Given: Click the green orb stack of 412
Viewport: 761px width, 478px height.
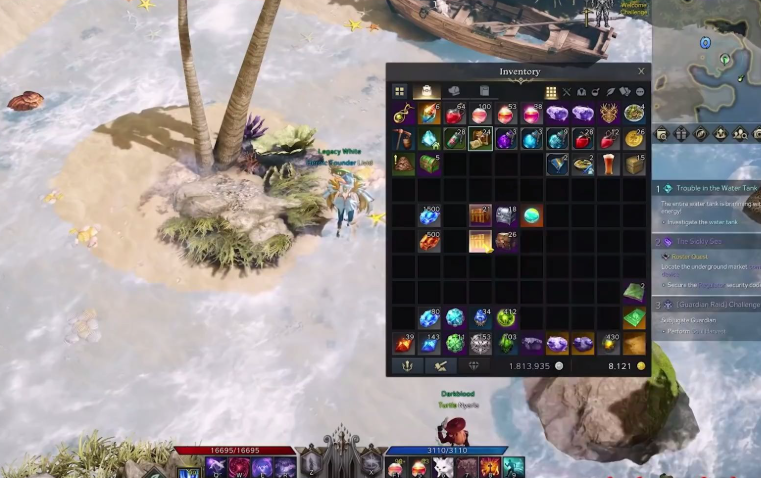Looking at the screenshot, I should (x=506, y=318).
